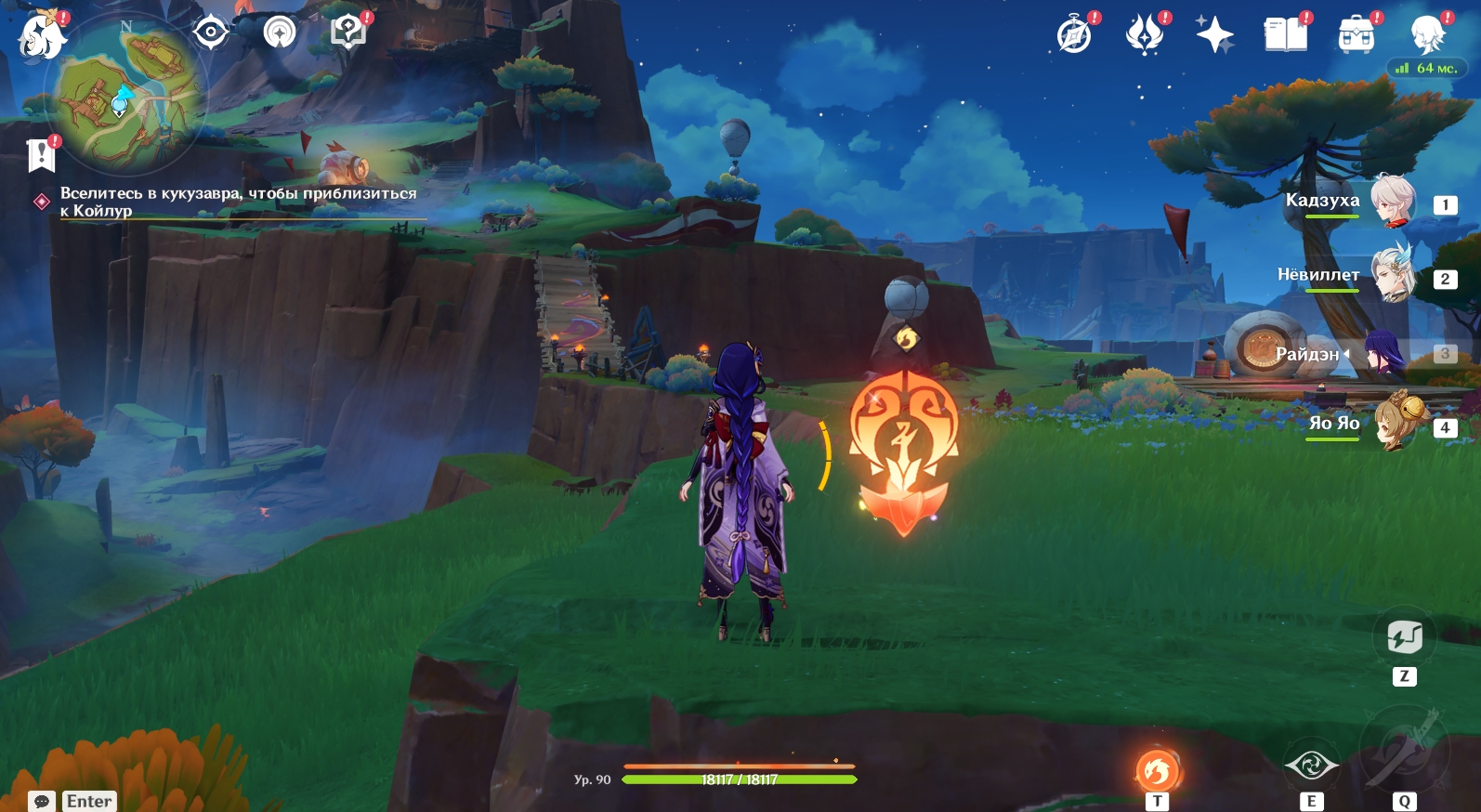Open the question mark tutorial book icon
Image resolution: width=1481 pixels, height=812 pixels.
[x=348, y=33]
